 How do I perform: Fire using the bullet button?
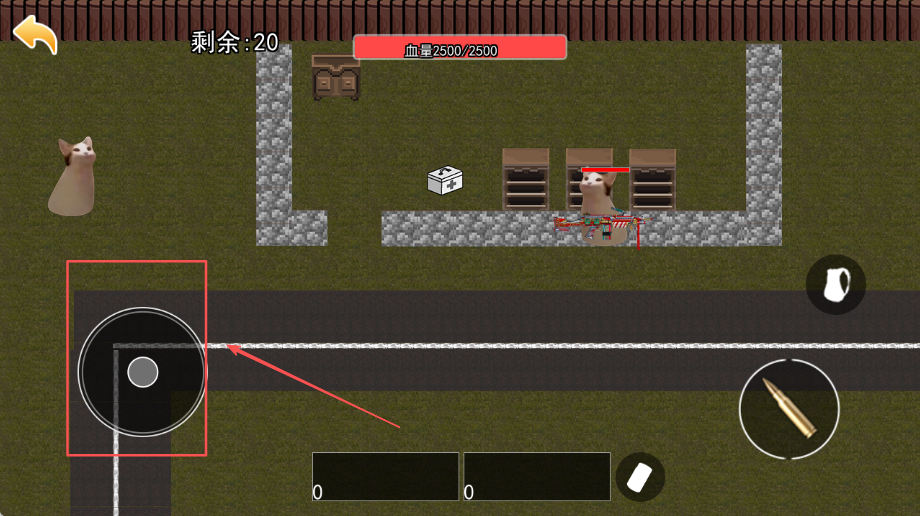pyautogui.click(x=789, y=408)
